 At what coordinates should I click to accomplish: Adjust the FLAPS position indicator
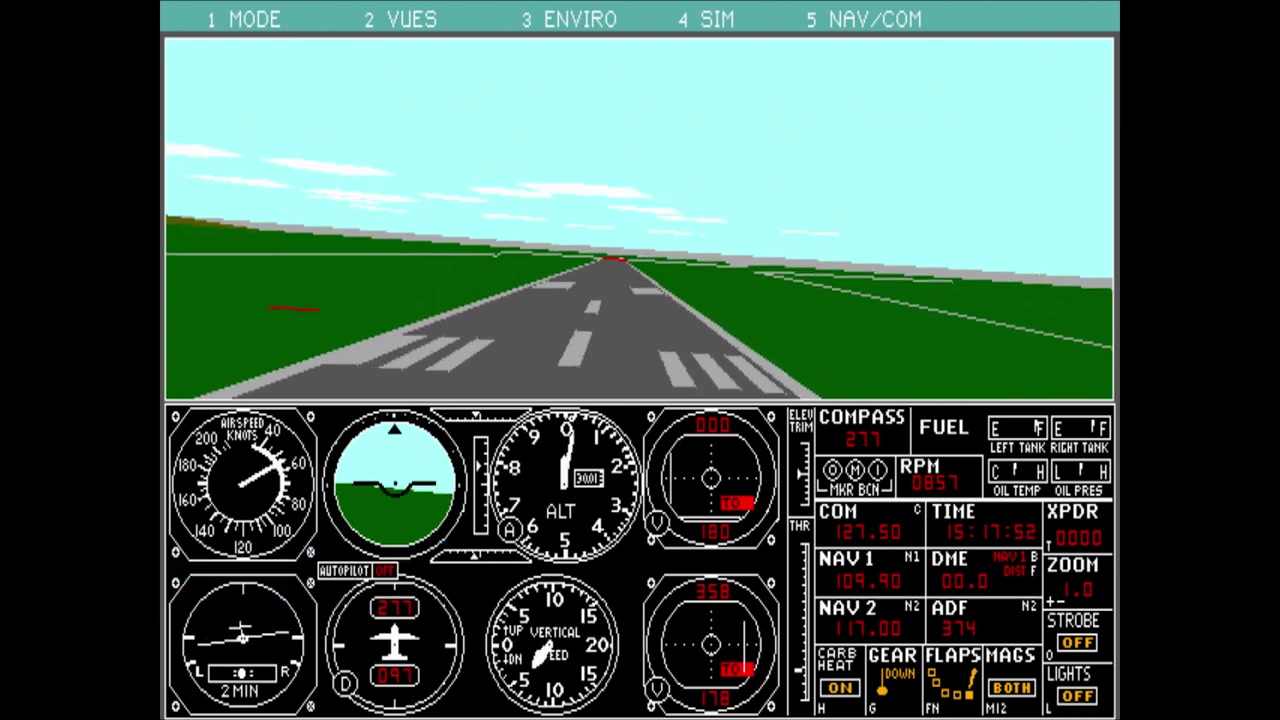tap(952, 685)
